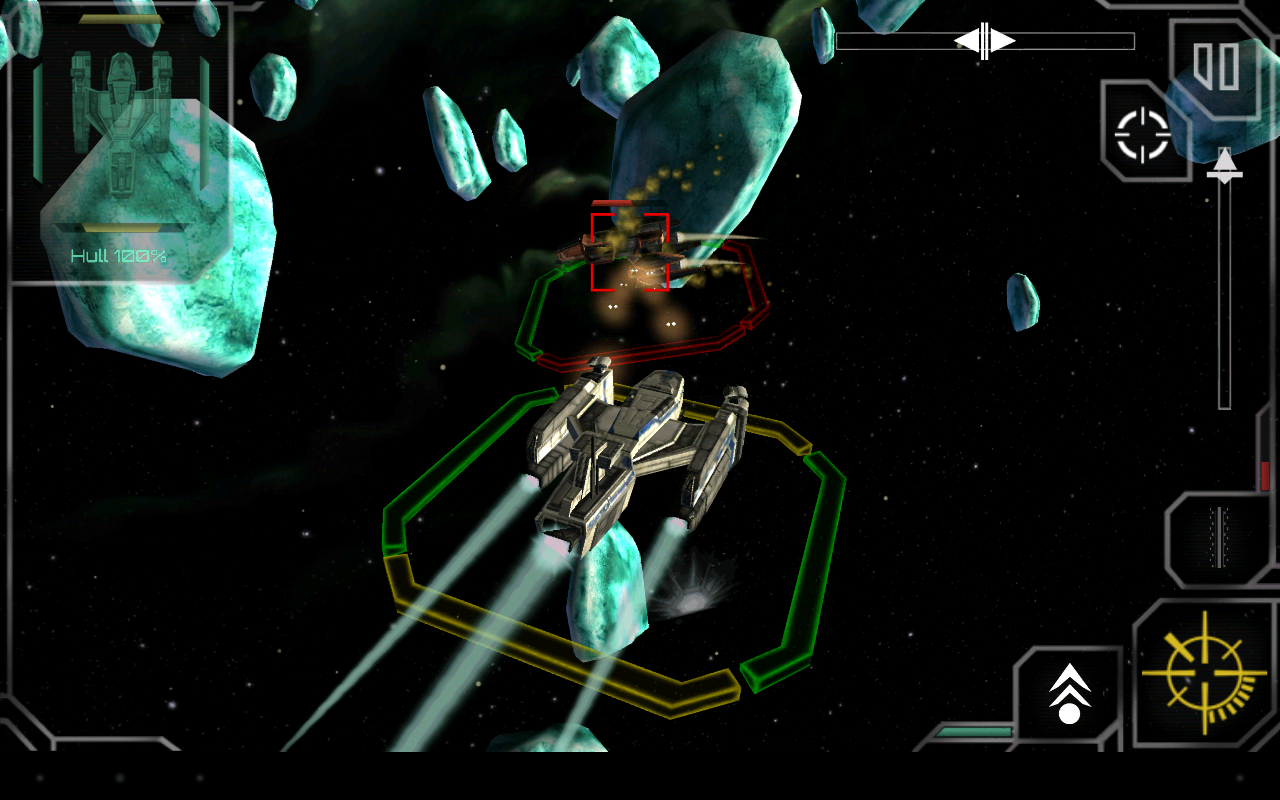Screen dimensions: 1280x800
Task: Tap the throttle arrow indicator on the right
Action: click(1225, 168)
